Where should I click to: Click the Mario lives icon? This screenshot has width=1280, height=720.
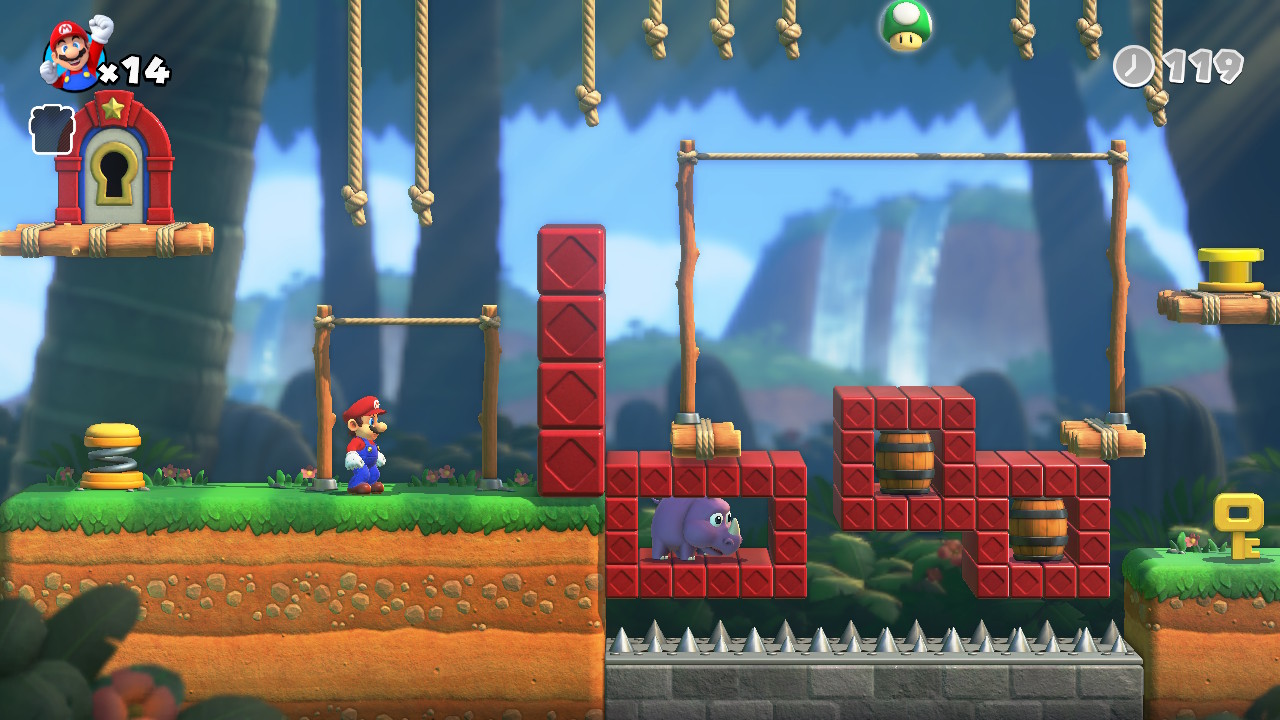point(76,53)
